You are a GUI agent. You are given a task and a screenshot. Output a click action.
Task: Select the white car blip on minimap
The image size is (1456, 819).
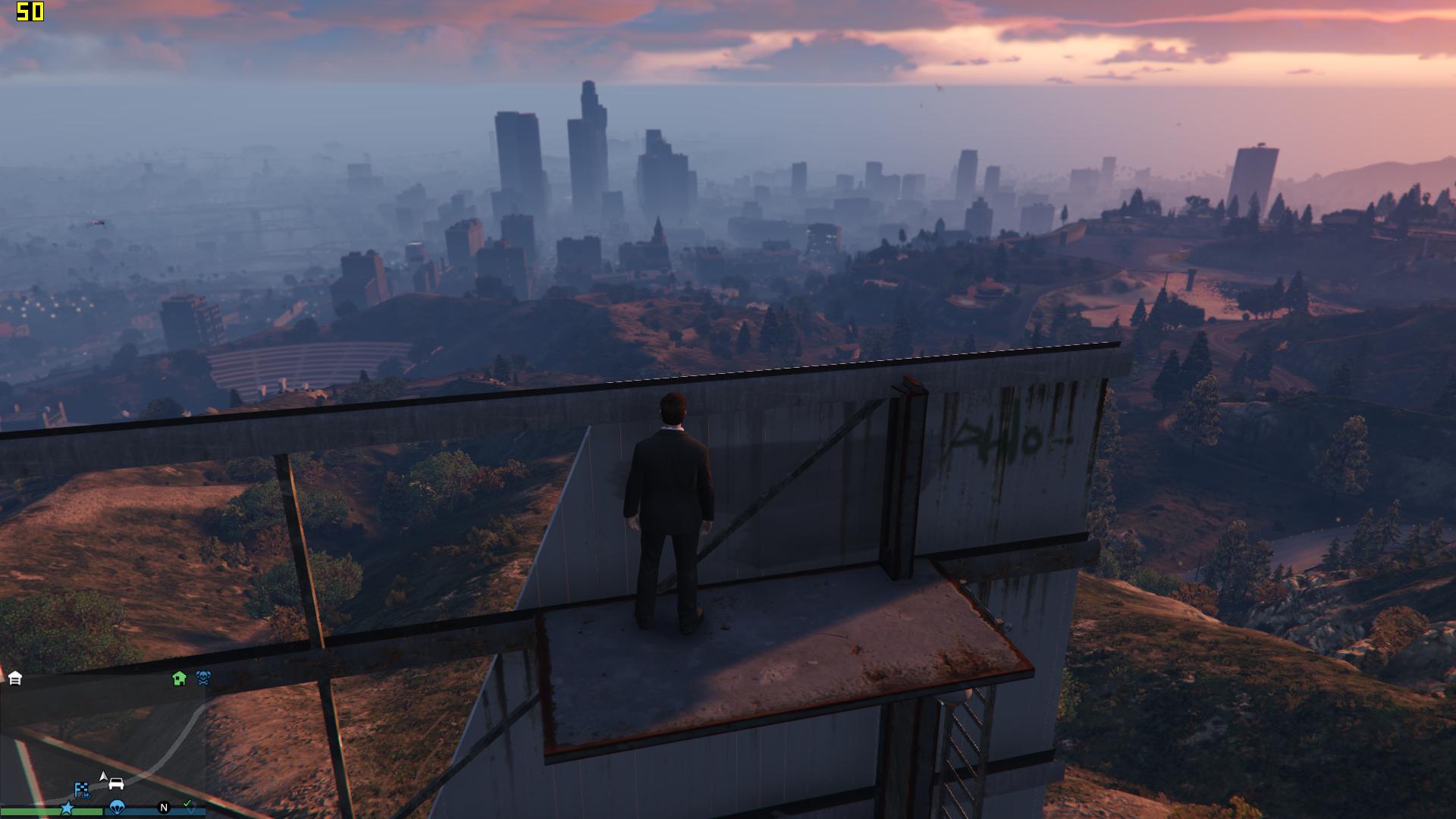point(116,783)
